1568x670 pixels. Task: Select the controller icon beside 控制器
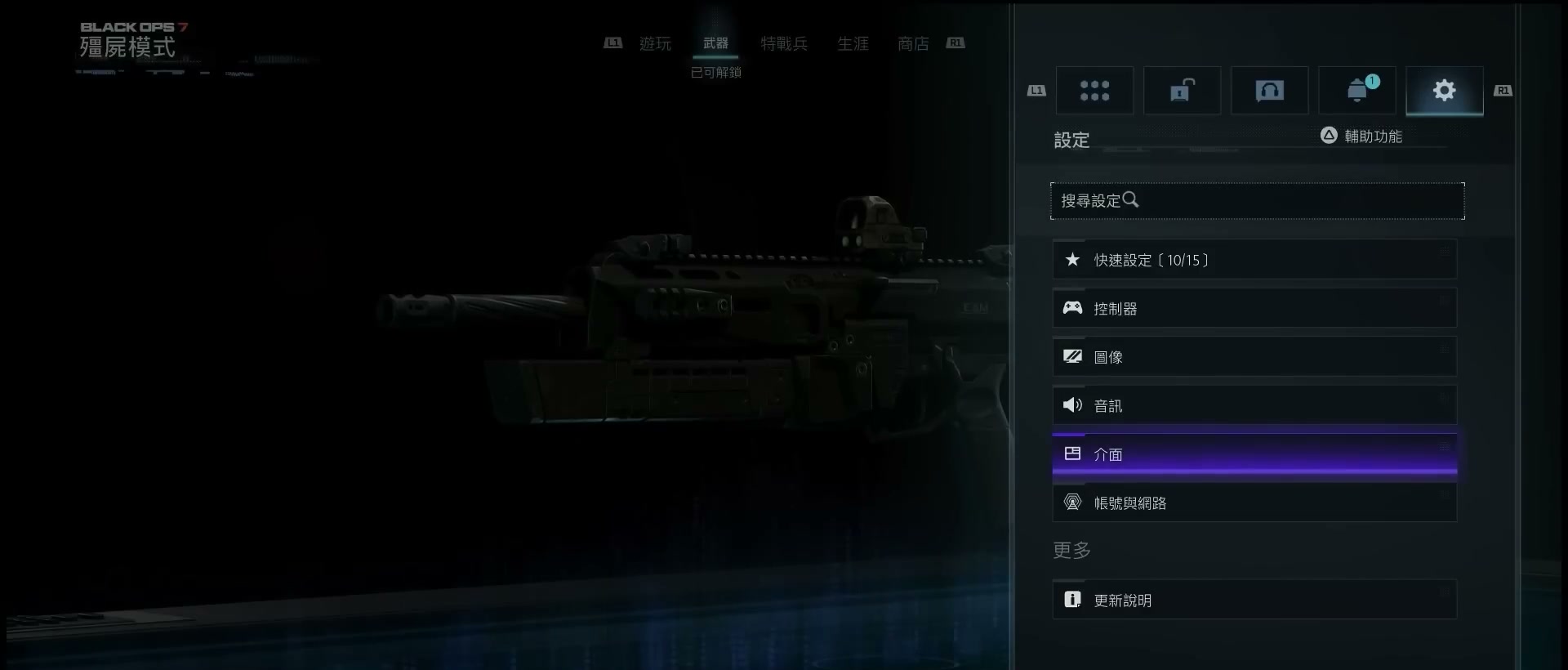point(1072,308)
